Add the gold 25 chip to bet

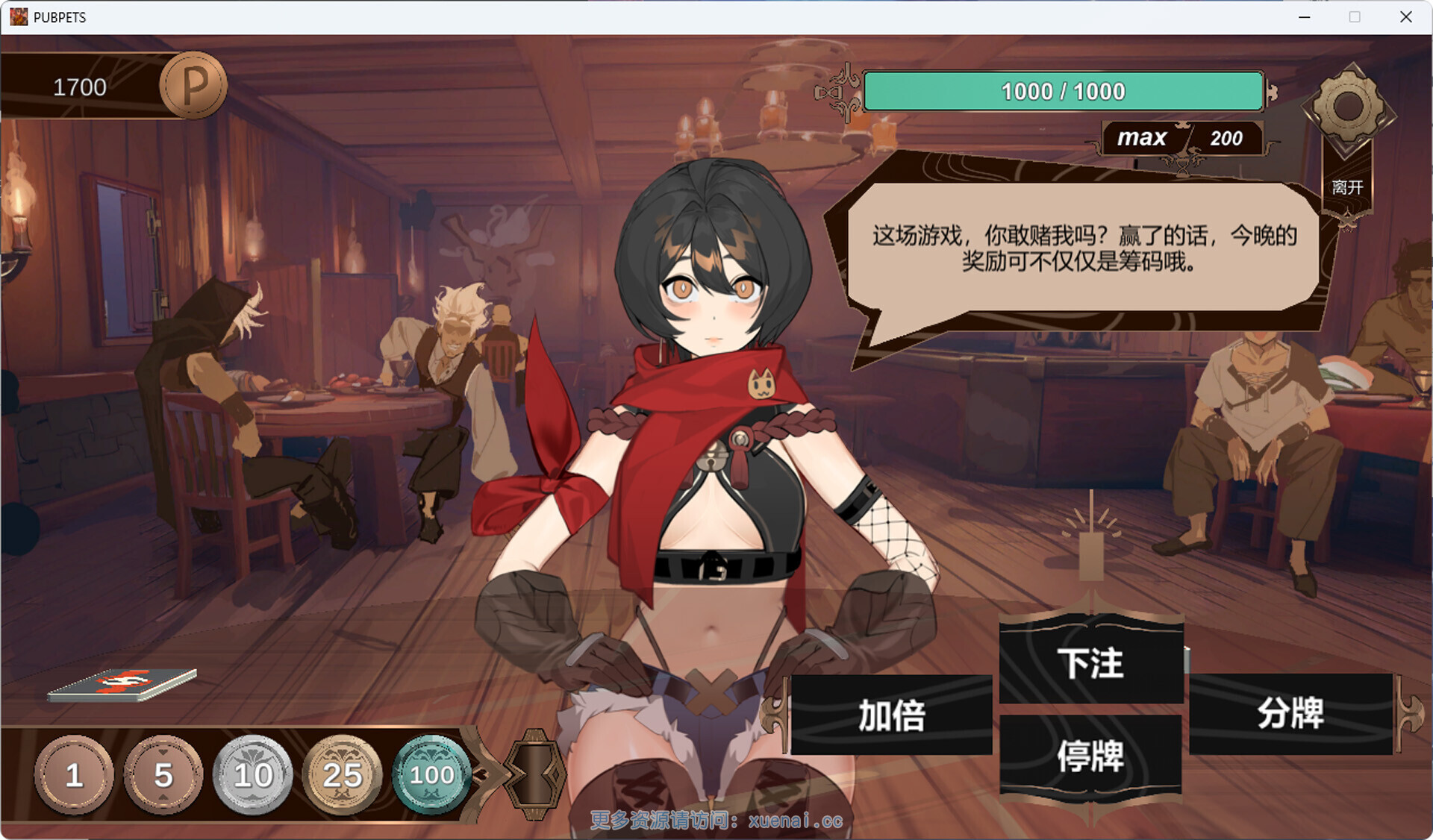coord(342,774)
